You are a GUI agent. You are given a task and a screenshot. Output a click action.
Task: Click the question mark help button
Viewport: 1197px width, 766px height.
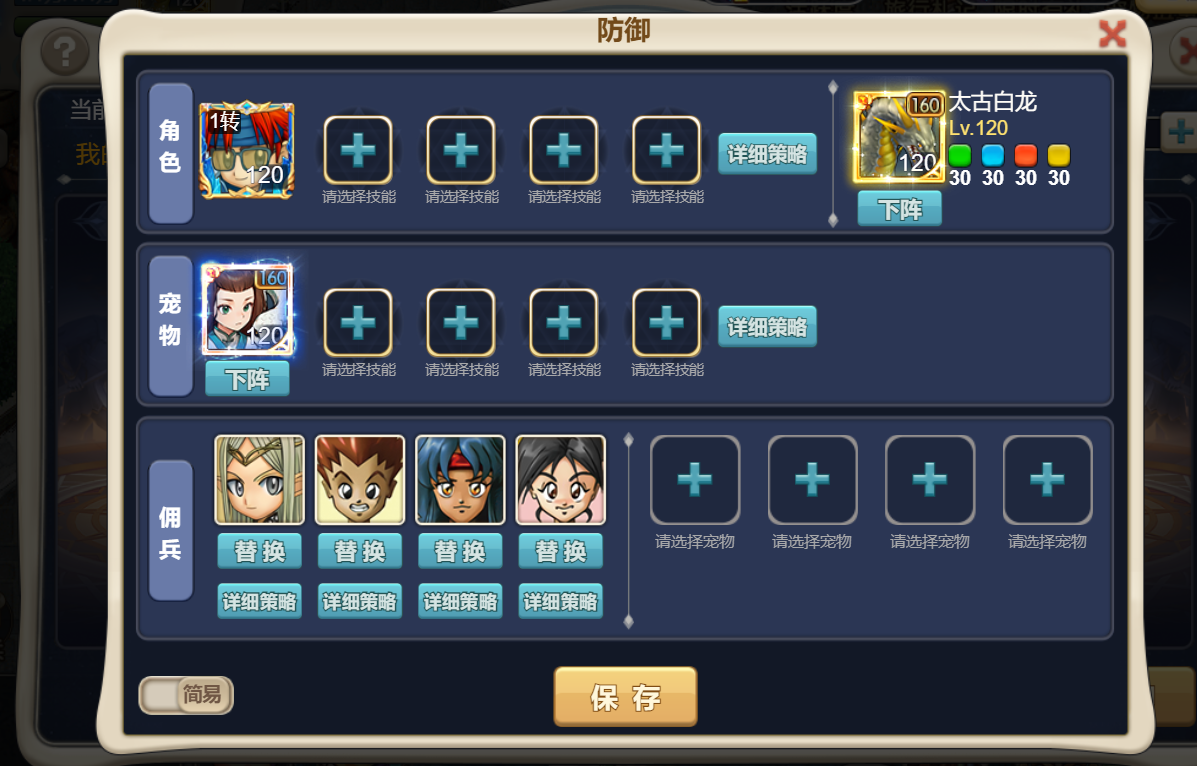tap(65, 48)
